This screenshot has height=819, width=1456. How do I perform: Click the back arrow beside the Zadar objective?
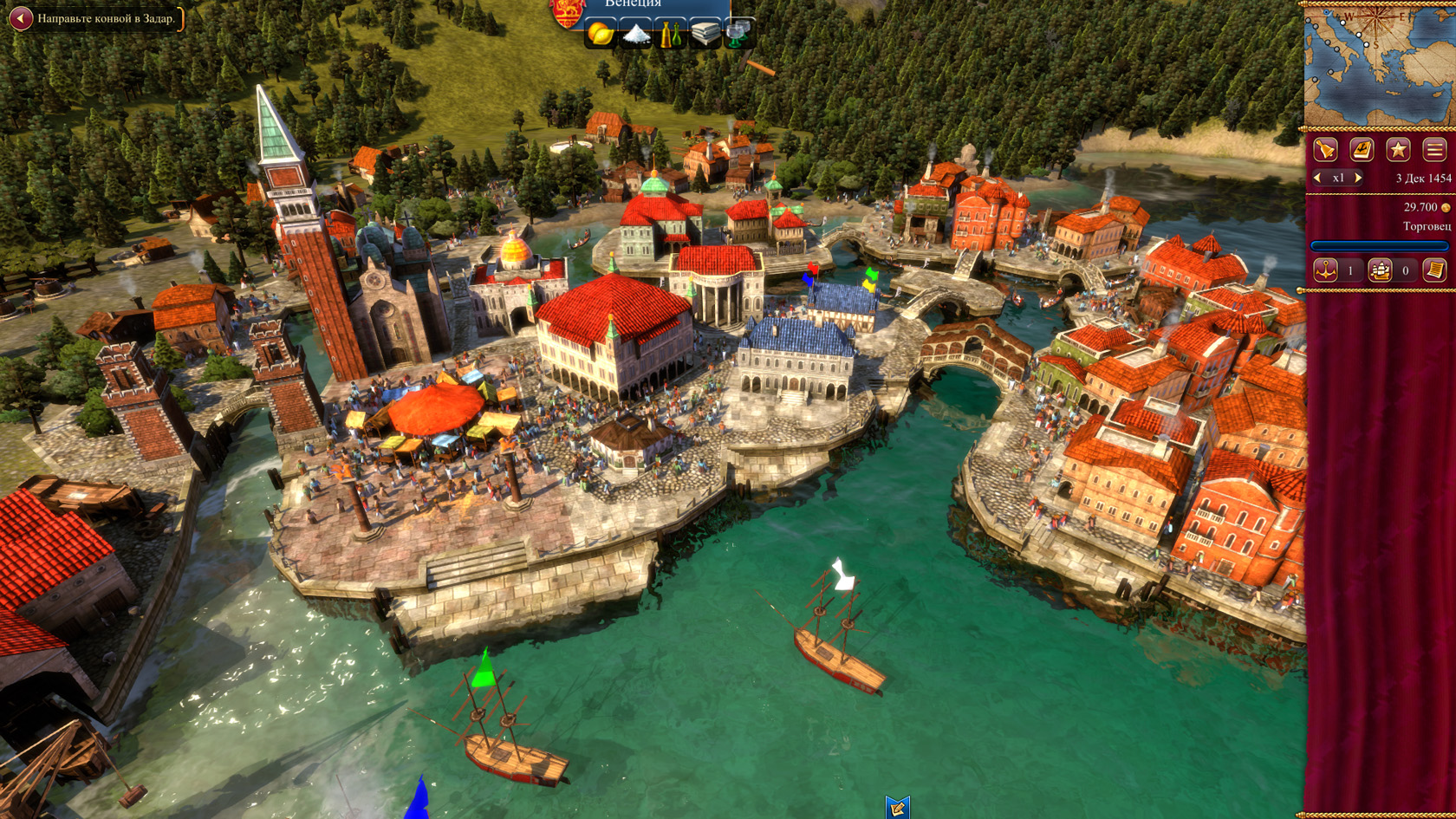[x=20, y=18]
